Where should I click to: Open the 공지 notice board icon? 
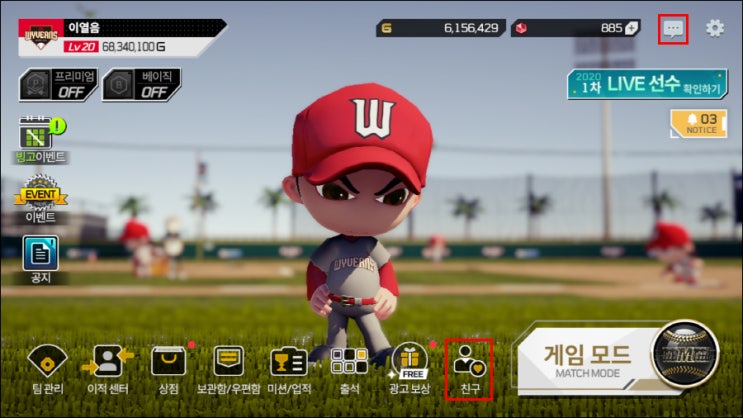(40, 256)
